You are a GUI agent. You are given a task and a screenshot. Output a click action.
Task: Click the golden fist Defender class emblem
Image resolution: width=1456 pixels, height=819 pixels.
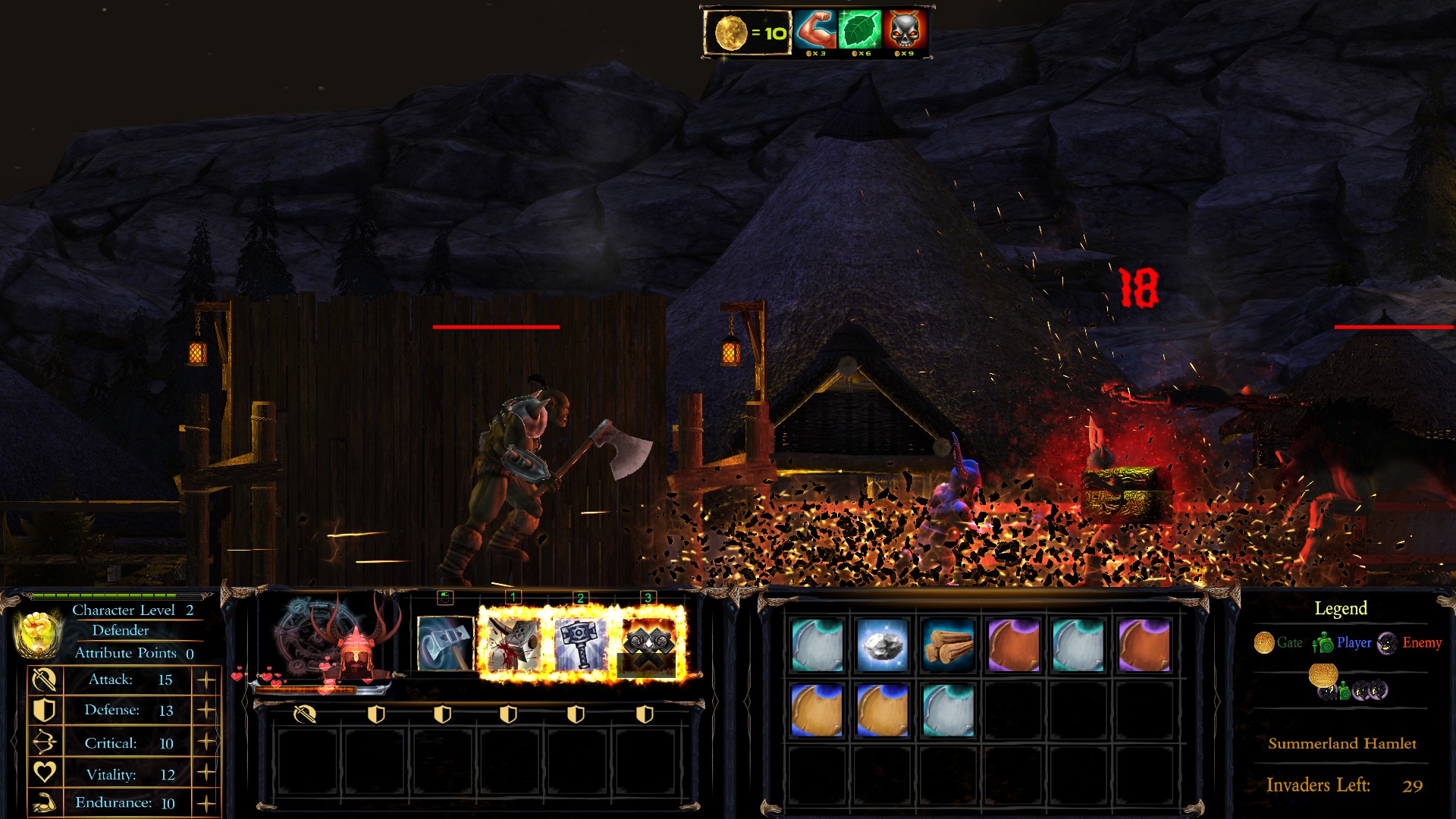pos(38,632)
